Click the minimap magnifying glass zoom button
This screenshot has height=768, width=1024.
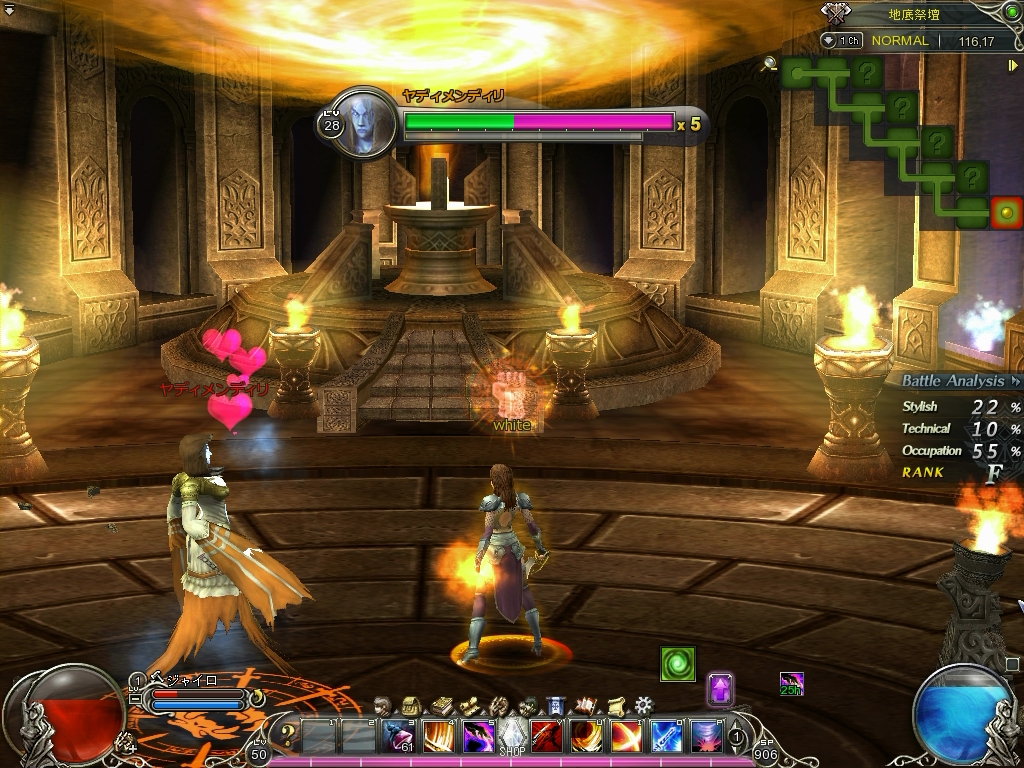769,64
